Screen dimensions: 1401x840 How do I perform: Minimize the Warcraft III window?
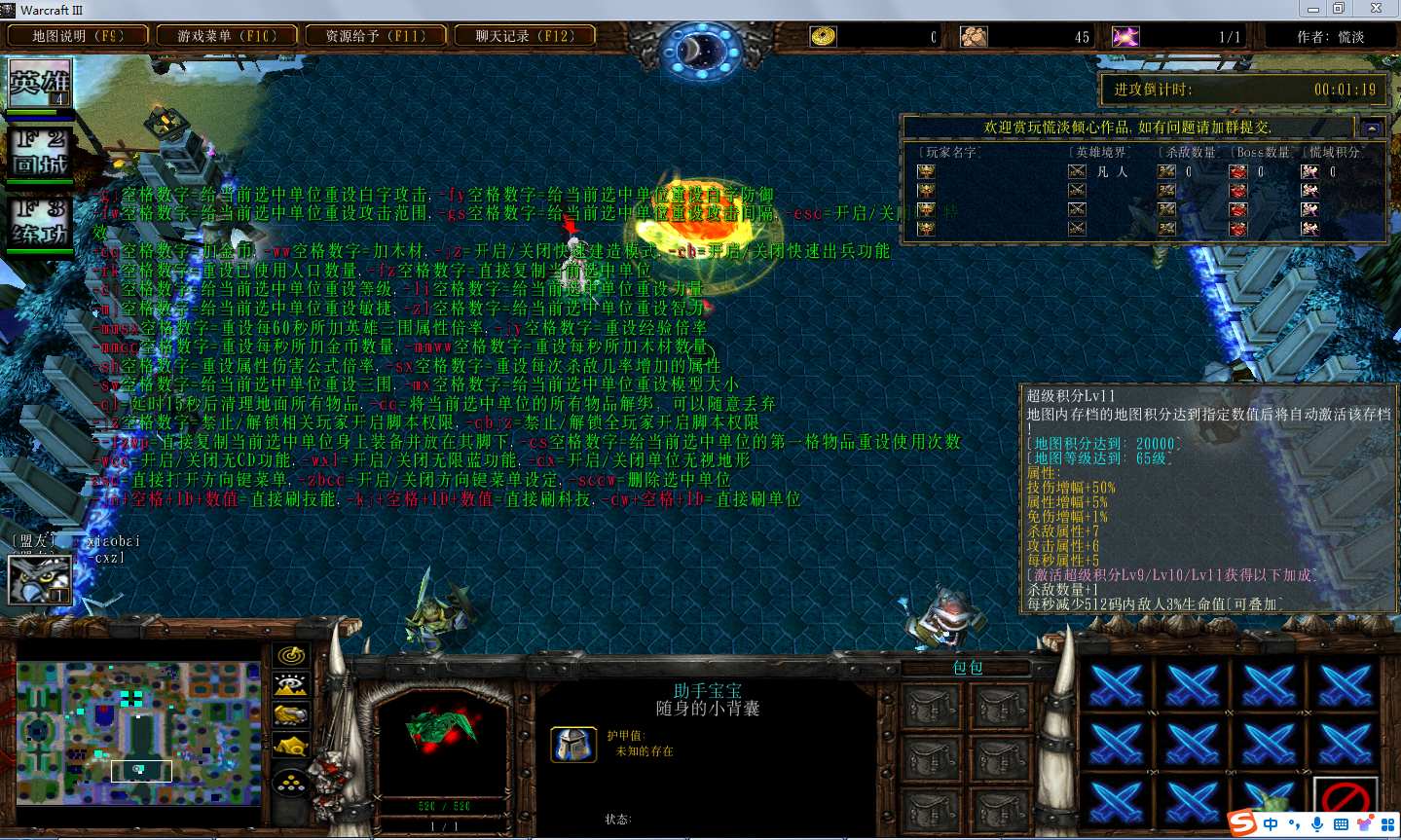point(1312,9)
